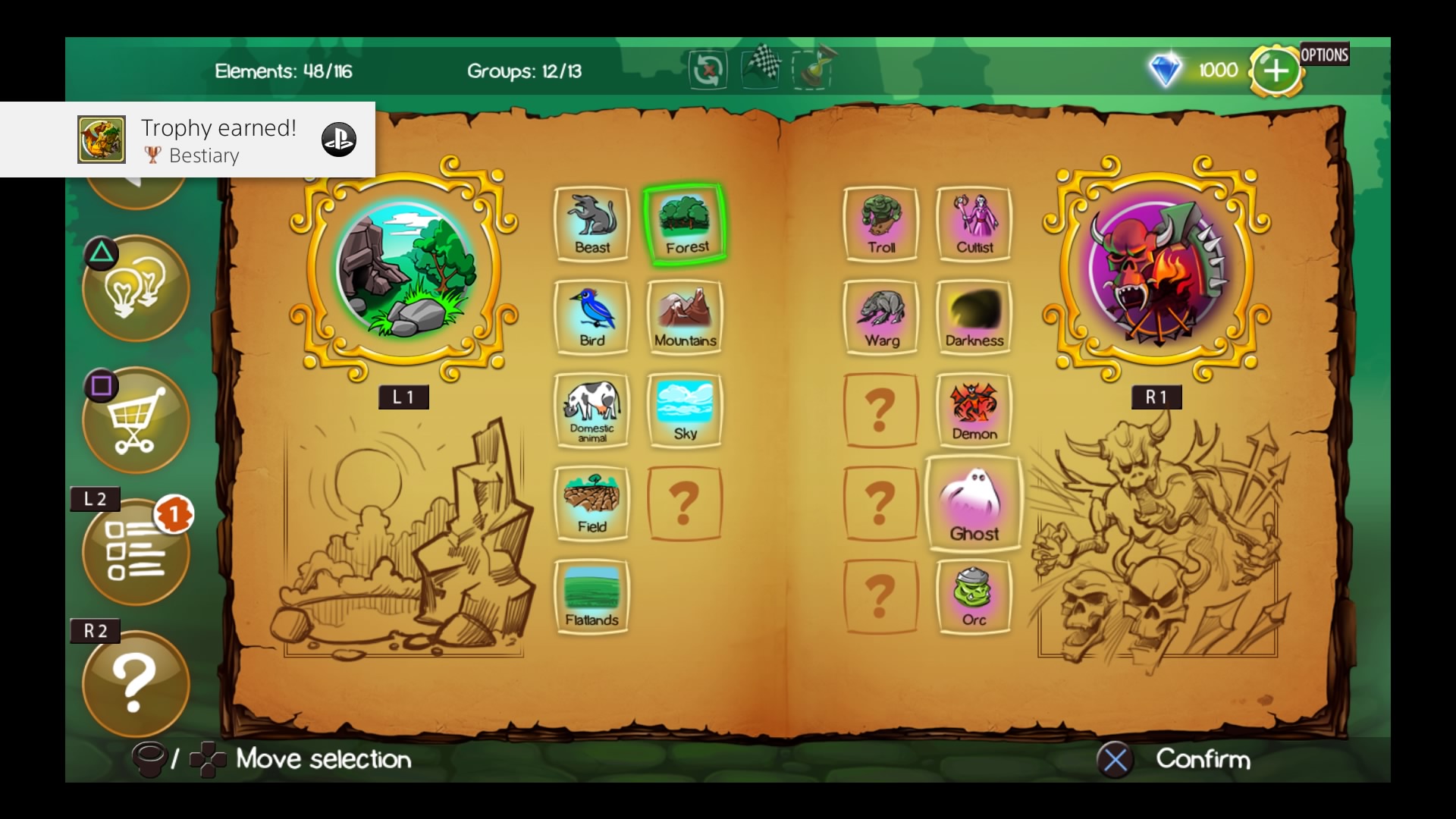Select the Mountains element tile
This screenshot has width=1456, height=819.
[686, 317]
